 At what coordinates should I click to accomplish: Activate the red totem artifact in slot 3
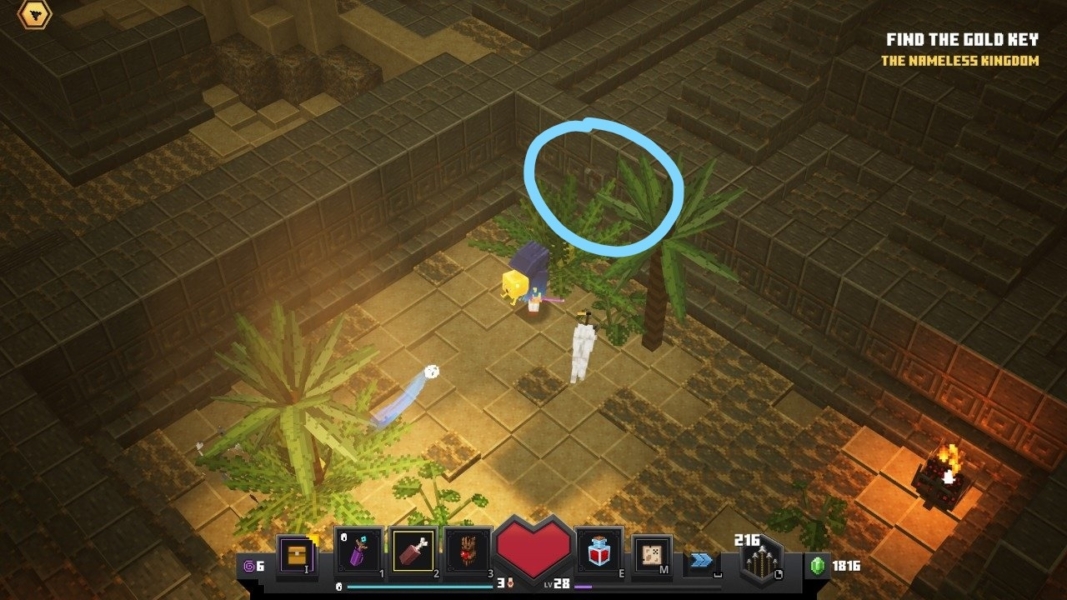[x=466, y=551]
